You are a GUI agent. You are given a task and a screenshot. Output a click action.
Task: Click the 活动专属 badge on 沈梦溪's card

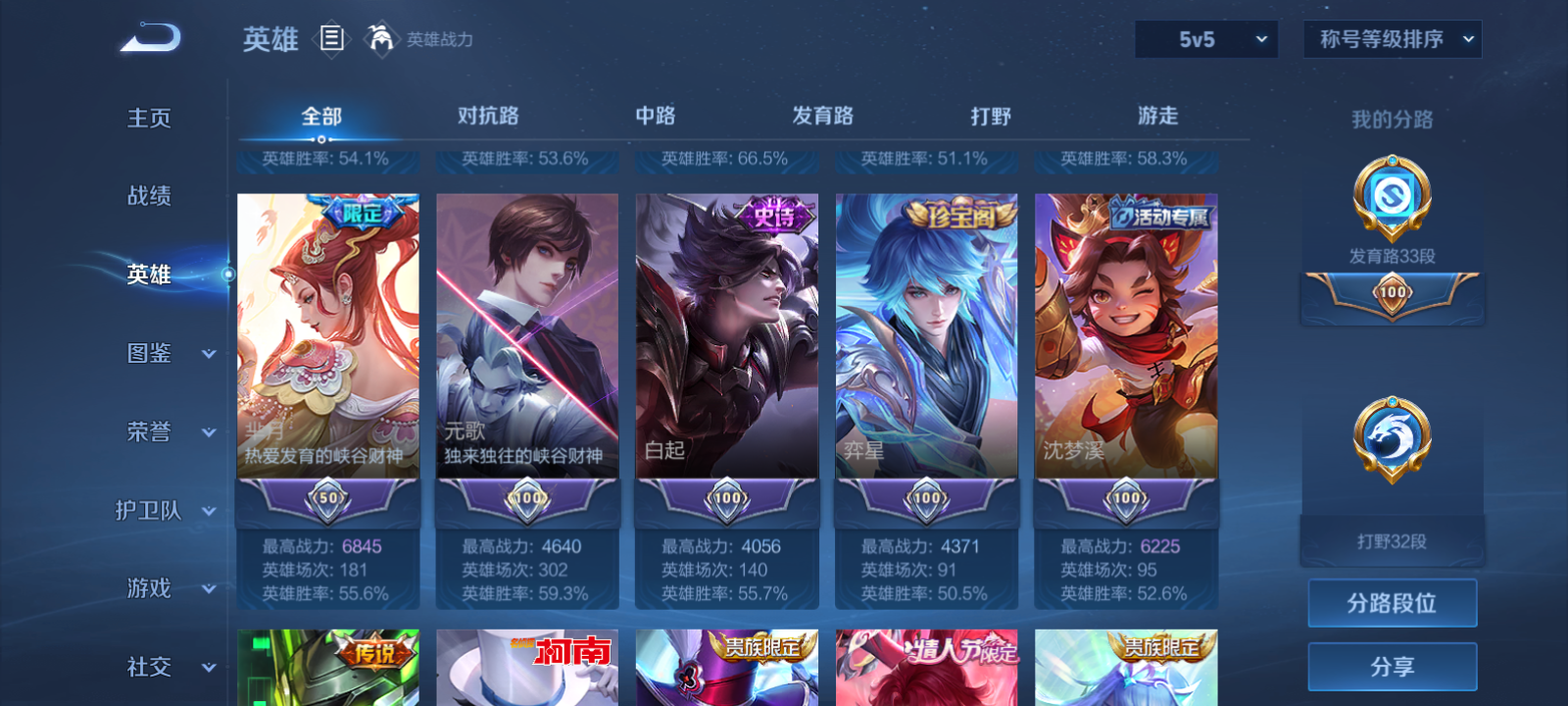click(1160, 218)
